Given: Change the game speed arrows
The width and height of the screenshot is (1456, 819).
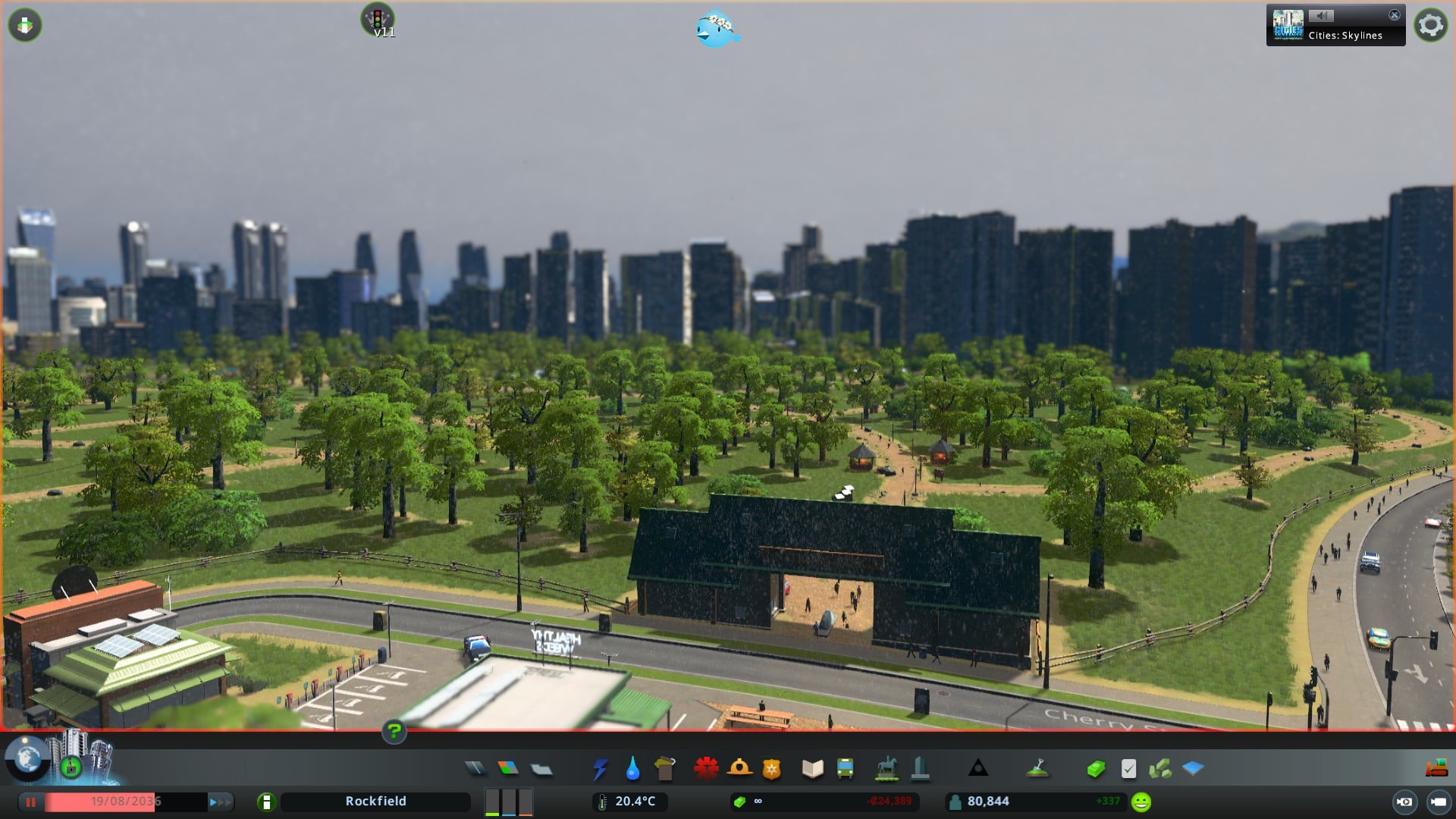Looking at the screenshot, I should [x=221, y=802].
